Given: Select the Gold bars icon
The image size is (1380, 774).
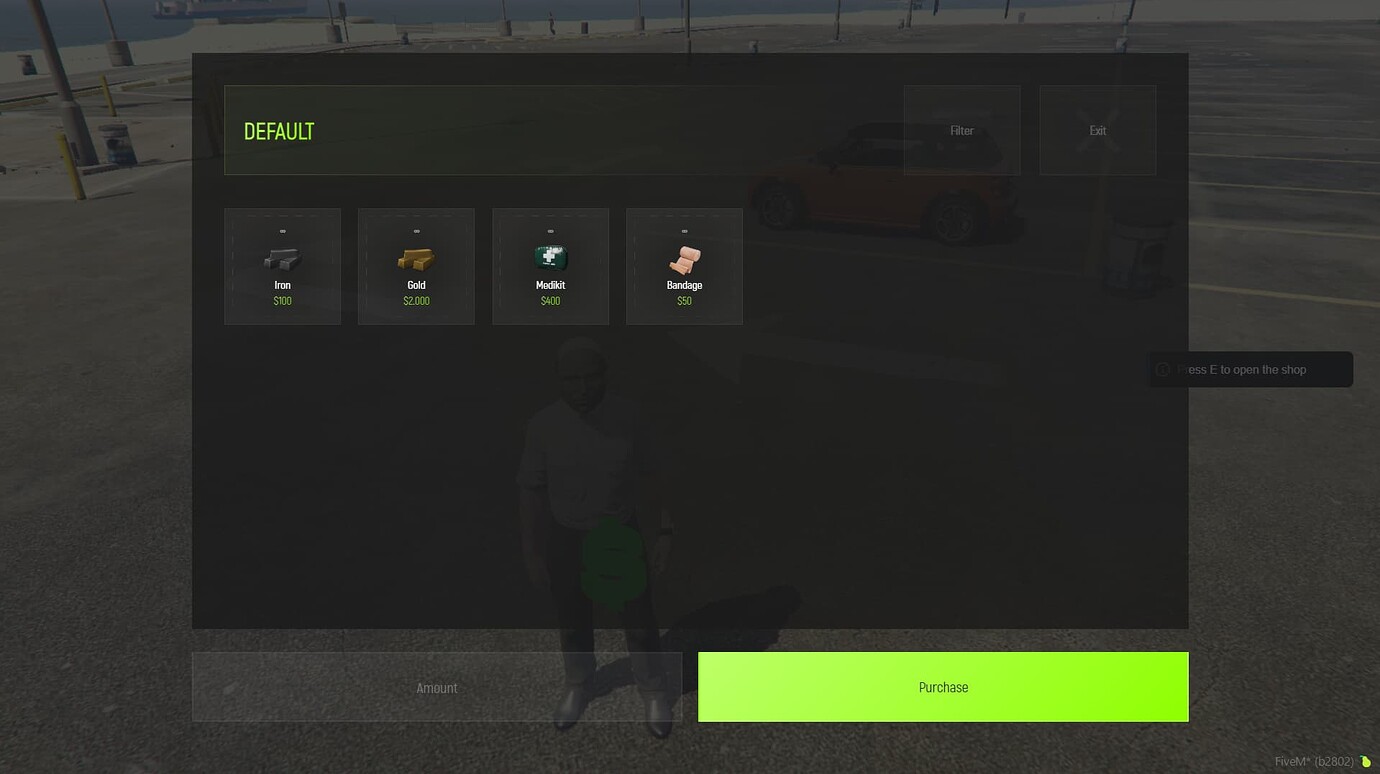Looking at the screenshot, I should [x=416, y=257].
